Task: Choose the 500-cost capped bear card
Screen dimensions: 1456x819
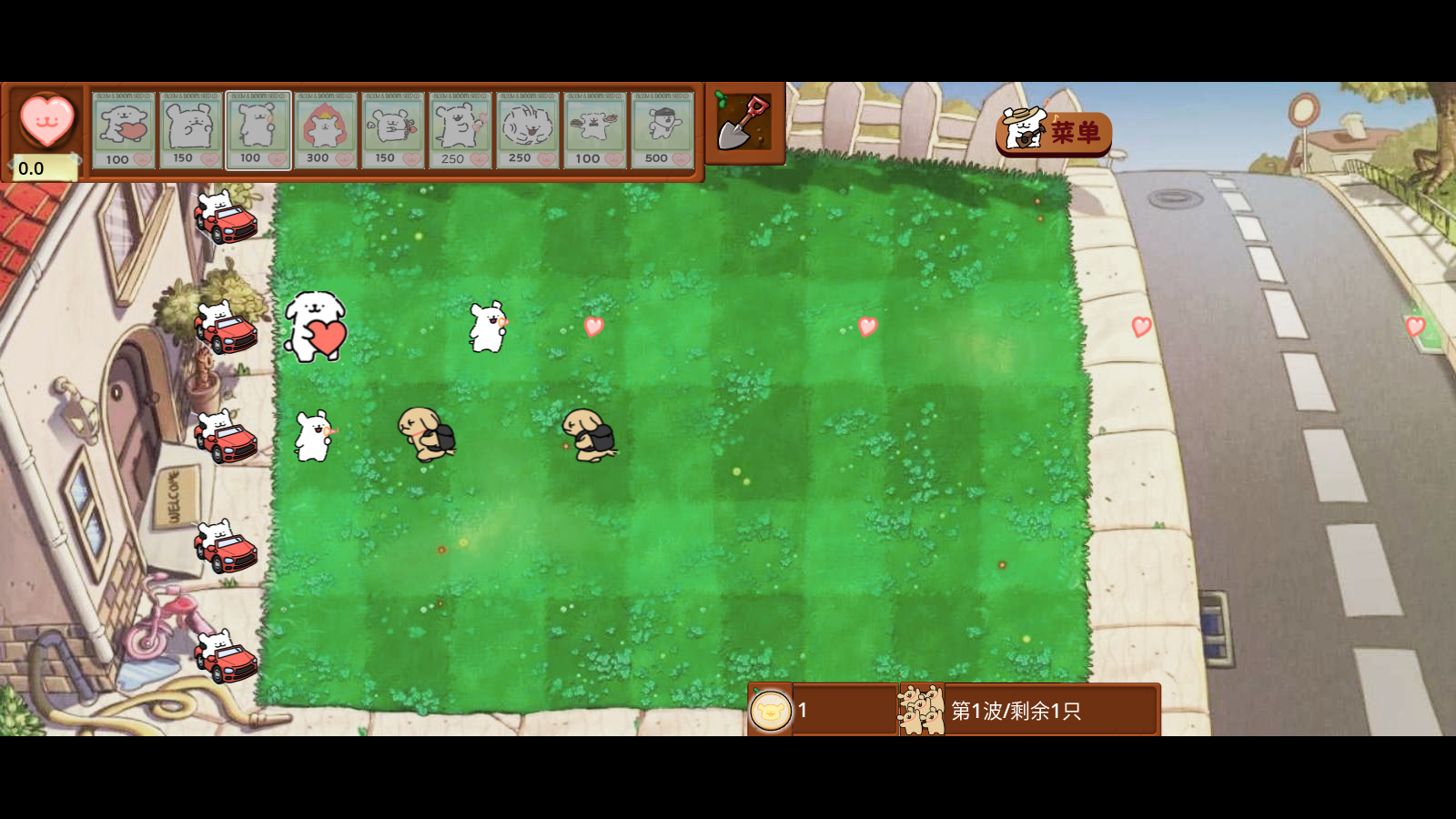Action: coord(662,130)
